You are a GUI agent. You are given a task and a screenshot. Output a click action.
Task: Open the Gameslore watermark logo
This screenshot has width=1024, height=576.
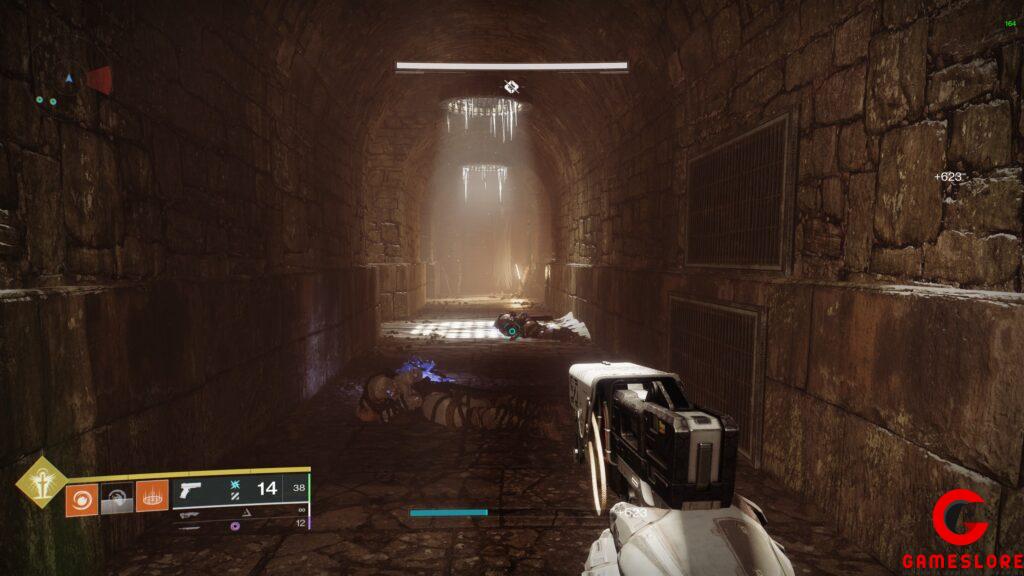point(960,529)
